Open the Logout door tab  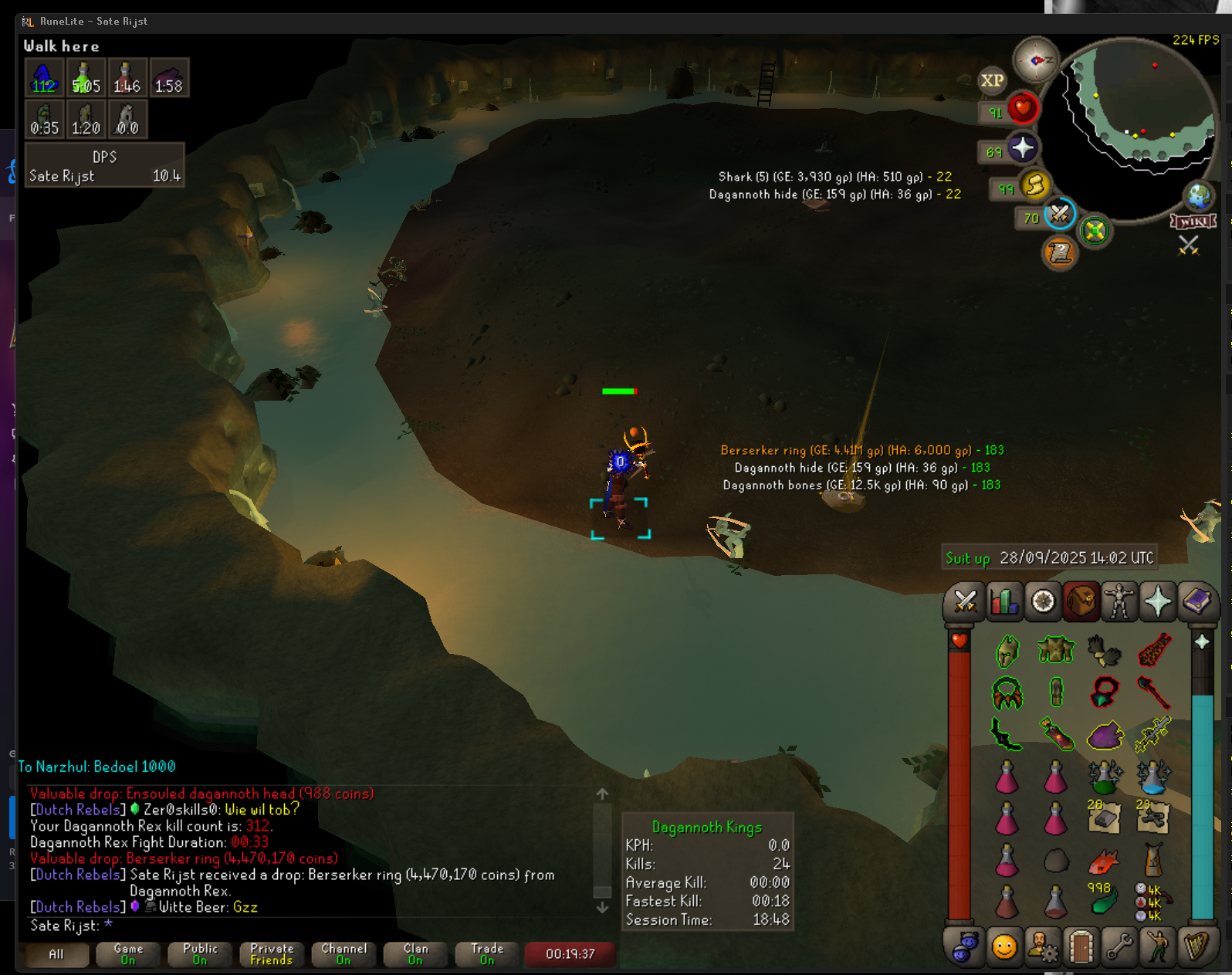tap(1081, 947)
